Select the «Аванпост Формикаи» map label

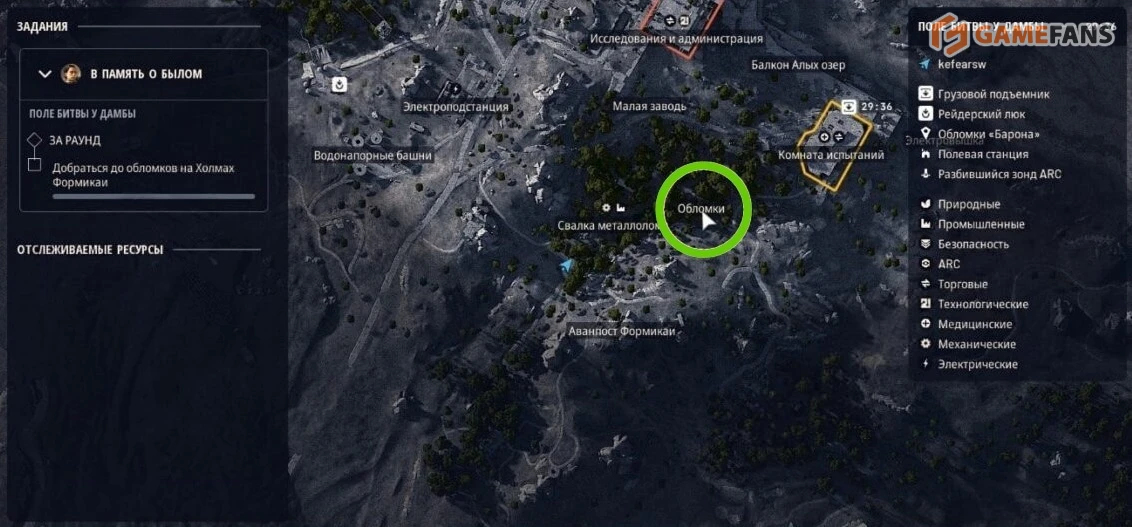pyautogui.click(x=622, y=331)
